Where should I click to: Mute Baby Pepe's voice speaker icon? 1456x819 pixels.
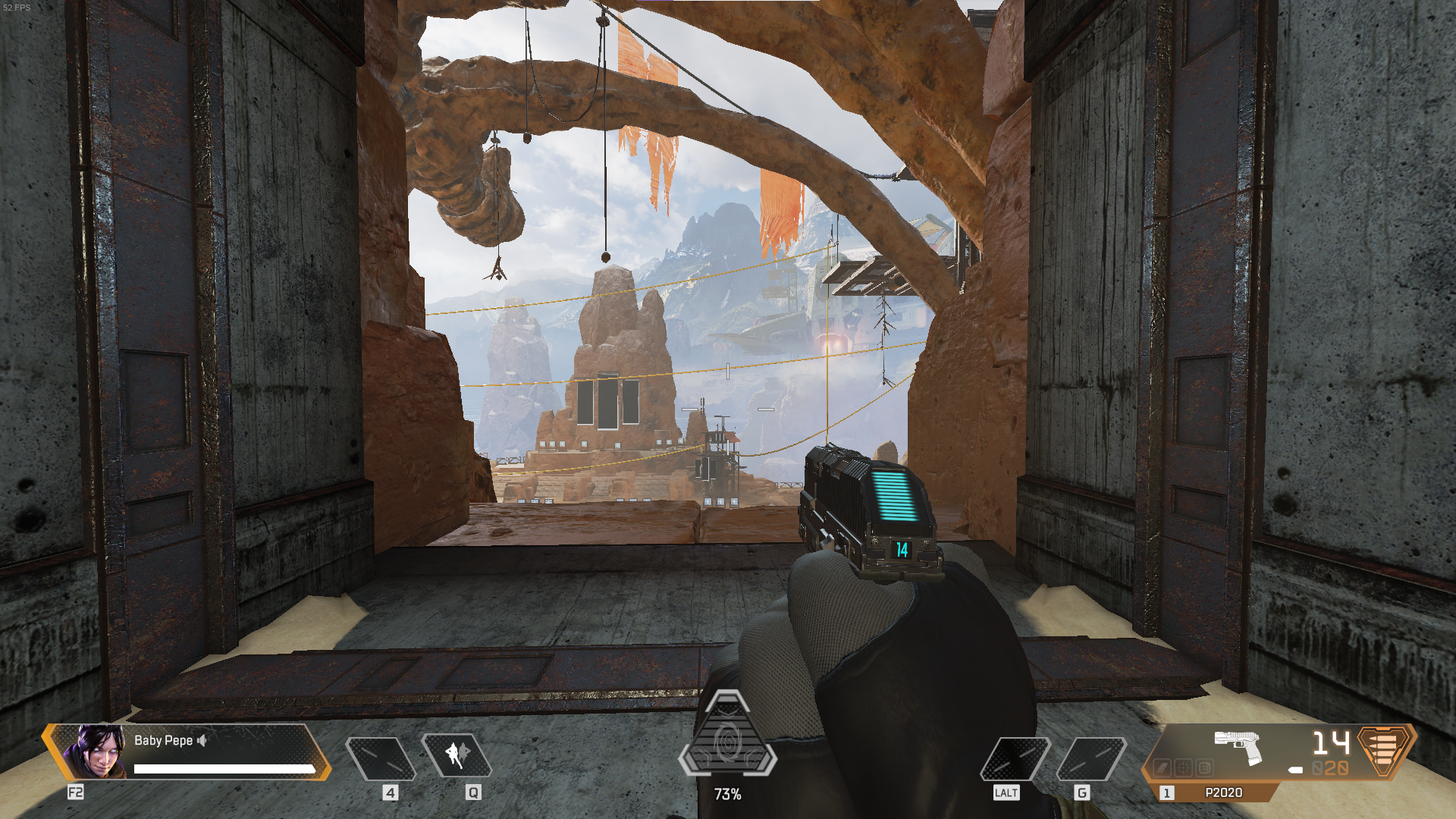click(x=202, y=741)
